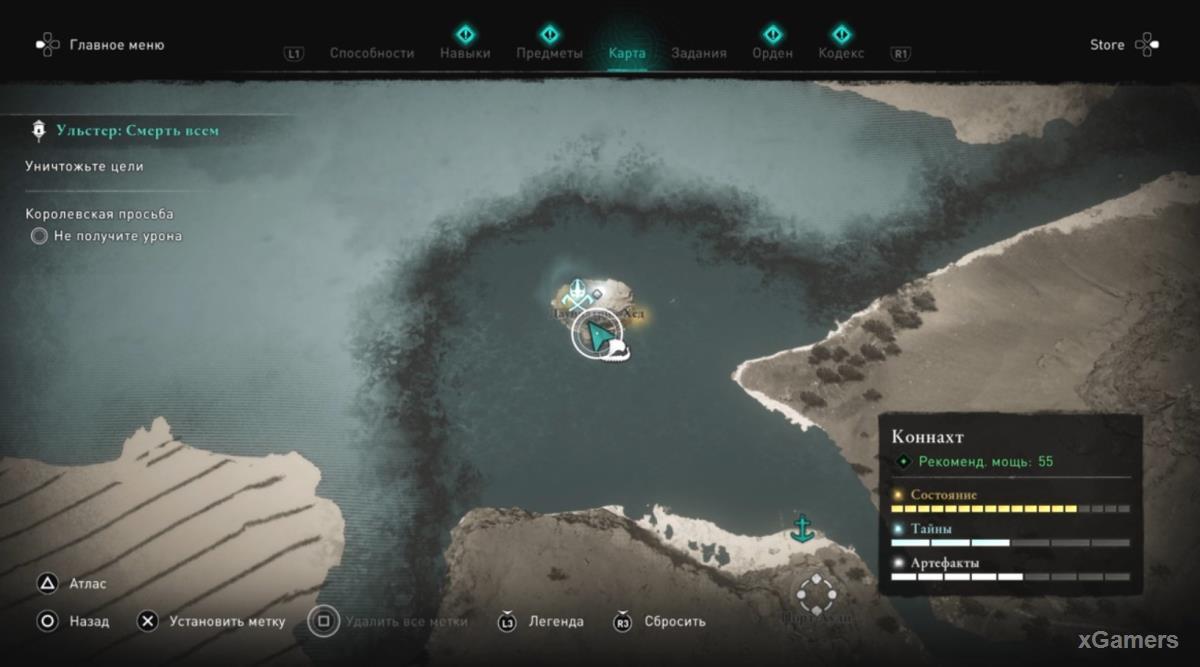Open the Навыки tab
Image resolution: width=1200 pixels, height=667 pixels.
pyautogui.click(x=465, y=53)
